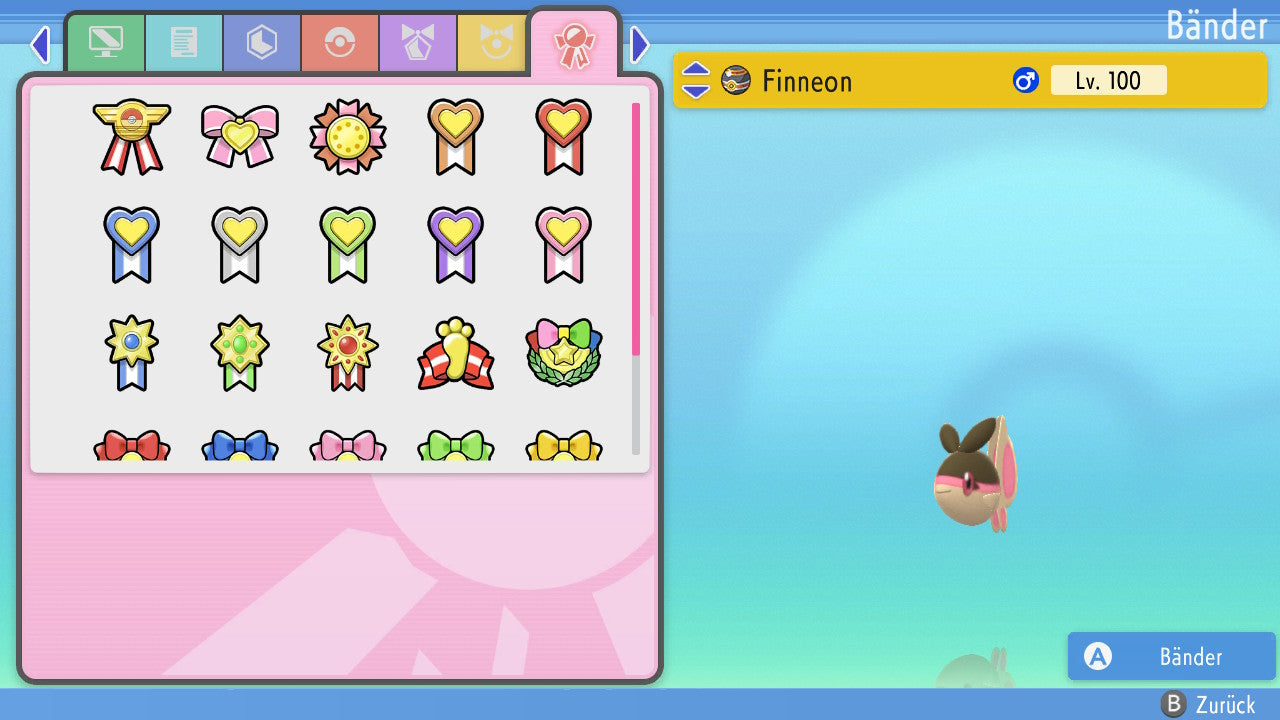Select the yellow footprint ribbon
Image resolution: width=1280 pixels, height=720 pixels.
[456, 354]
